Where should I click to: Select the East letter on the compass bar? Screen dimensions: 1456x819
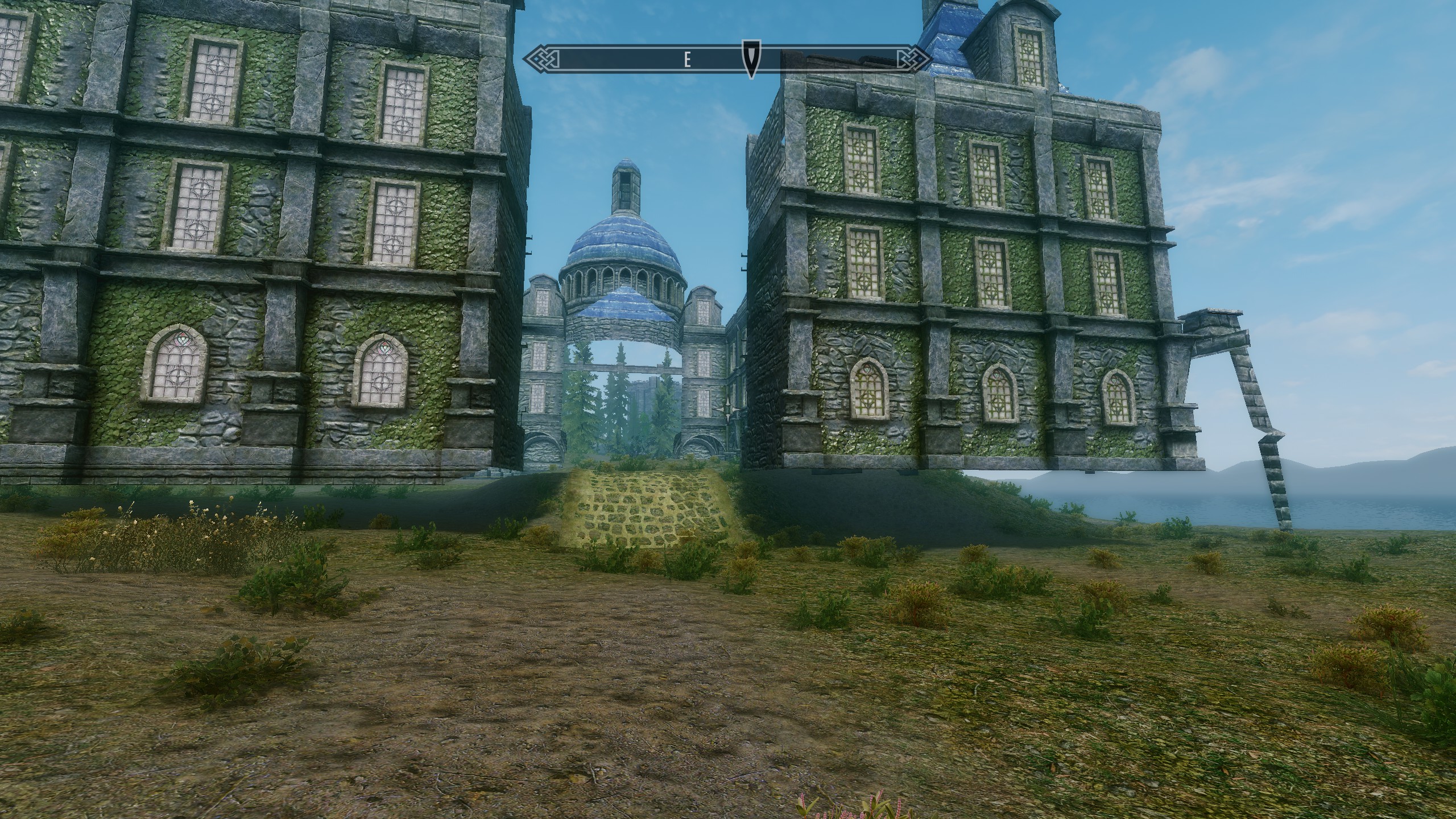click(x=687, y=60)
